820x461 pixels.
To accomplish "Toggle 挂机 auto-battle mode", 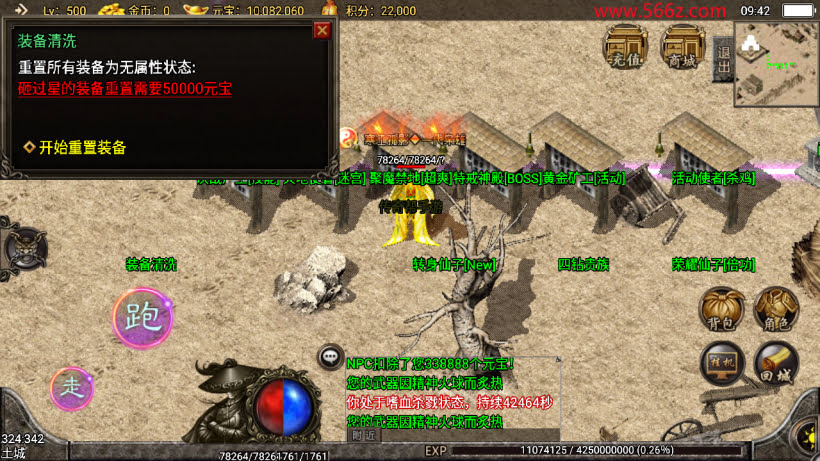I will click(x=721, y=364).
